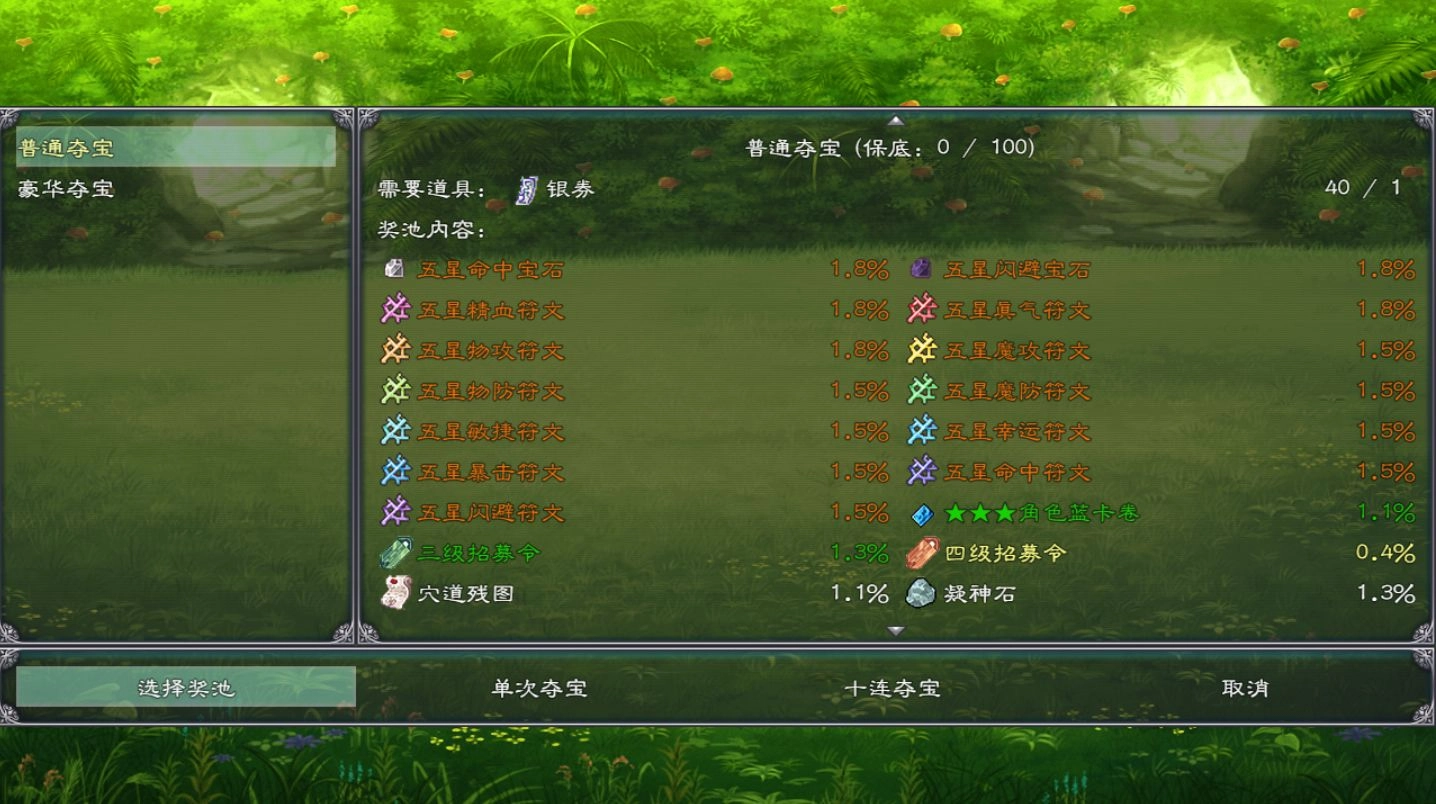Select the 五星魔防符文 rune icon

pyautogui.click(x=920, y=390)
